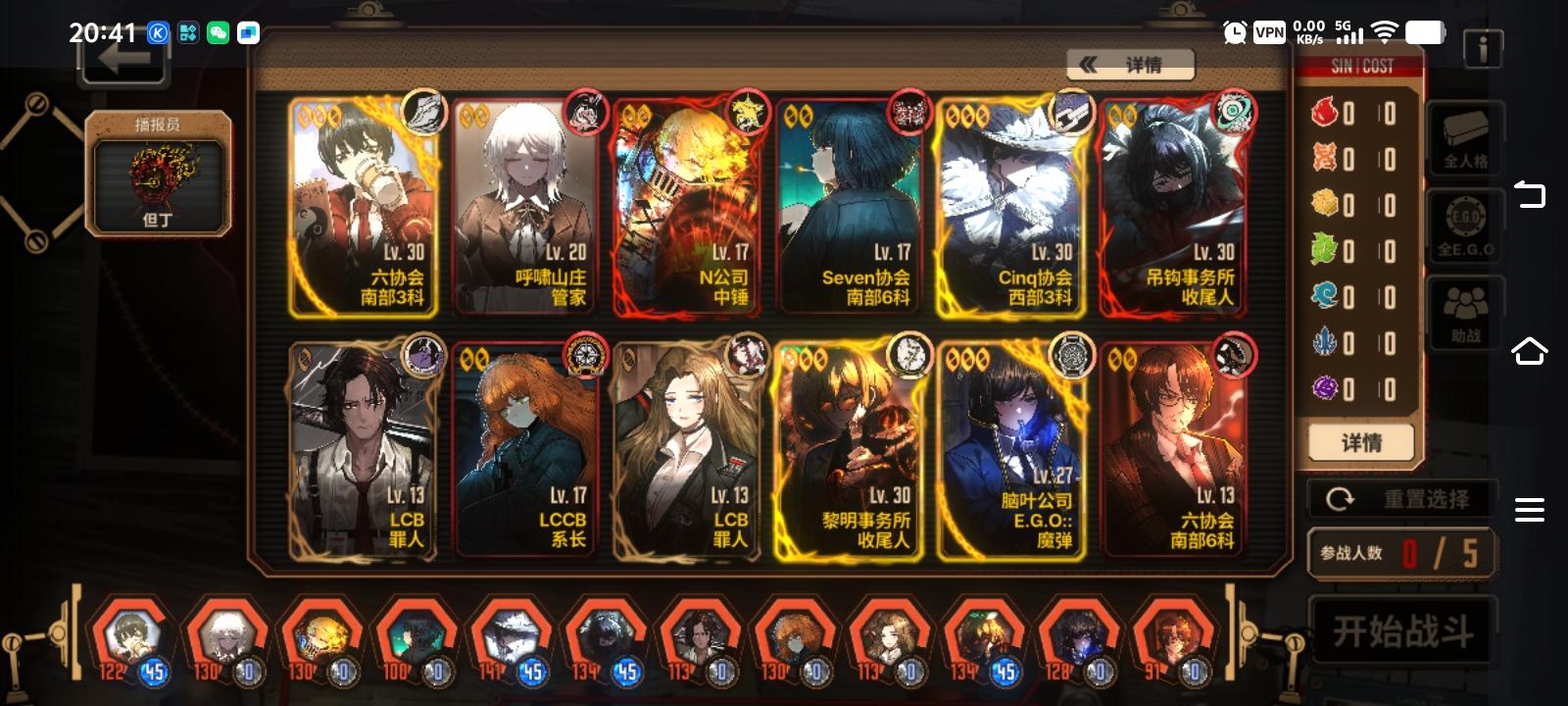This screenshot has height=706, width=1568.
Task: Open the info icon in the top-right corner
Action: coord(1481,46)
